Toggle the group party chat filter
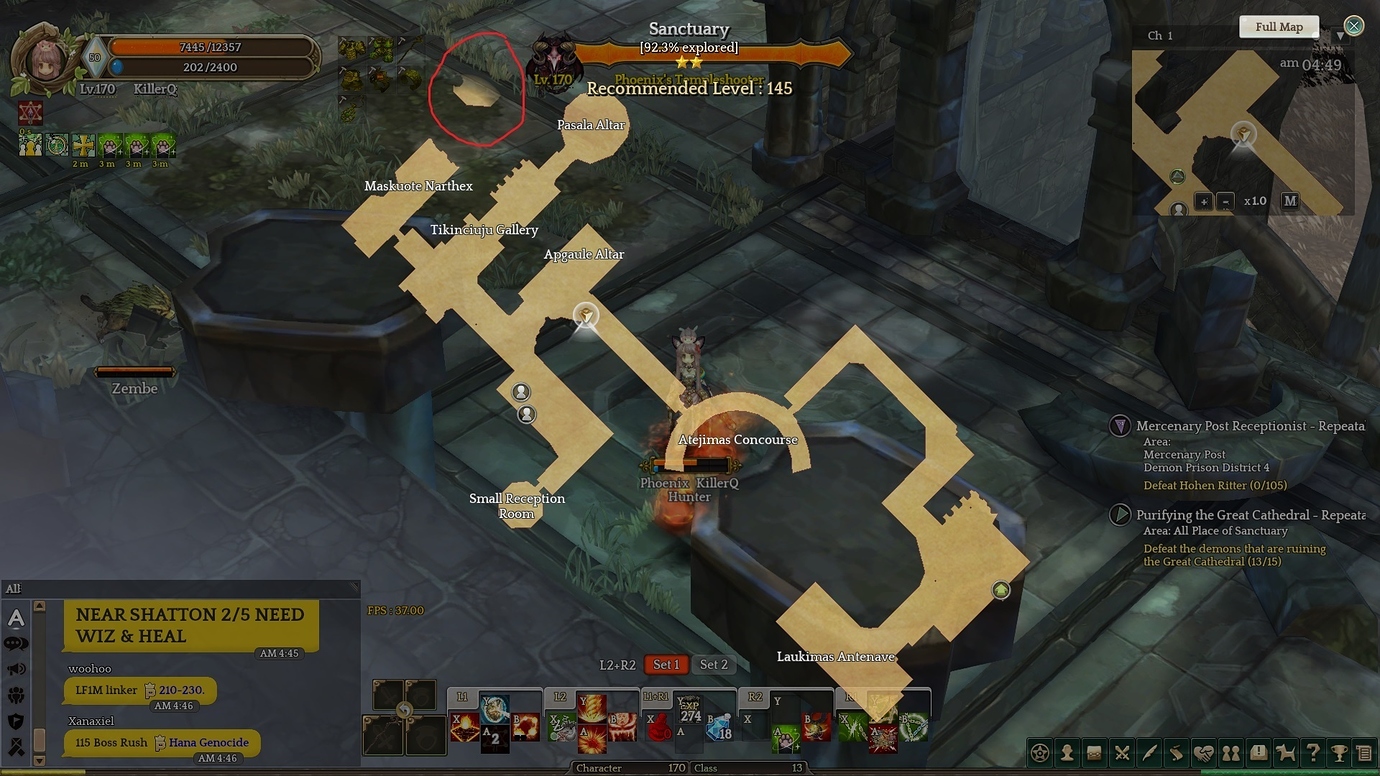Image resolution: width=1380 pixels, height=776 pixels. pos(15,694)
